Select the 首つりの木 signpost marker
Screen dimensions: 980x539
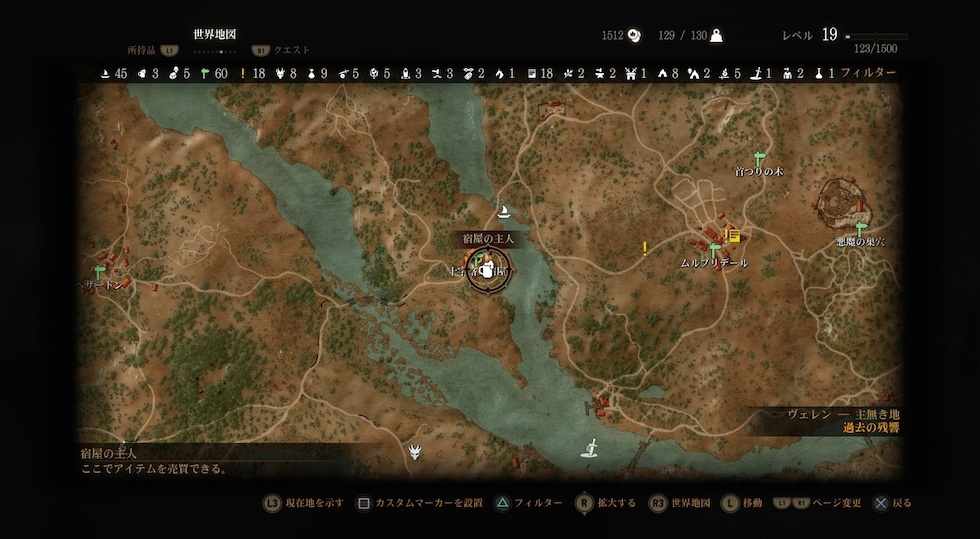[758, 157]
